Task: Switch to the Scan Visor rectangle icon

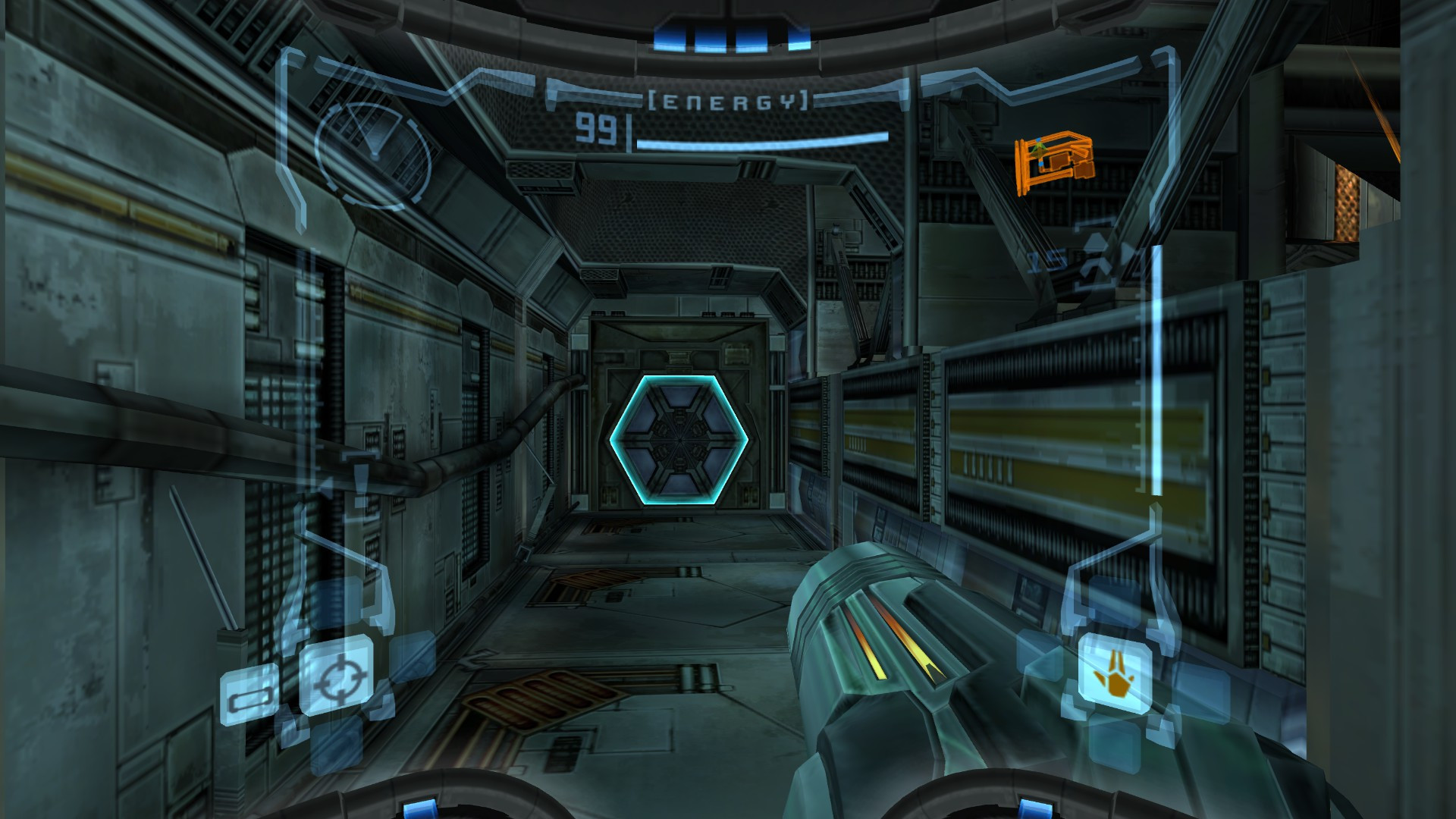Action: (x=248, y=693)
